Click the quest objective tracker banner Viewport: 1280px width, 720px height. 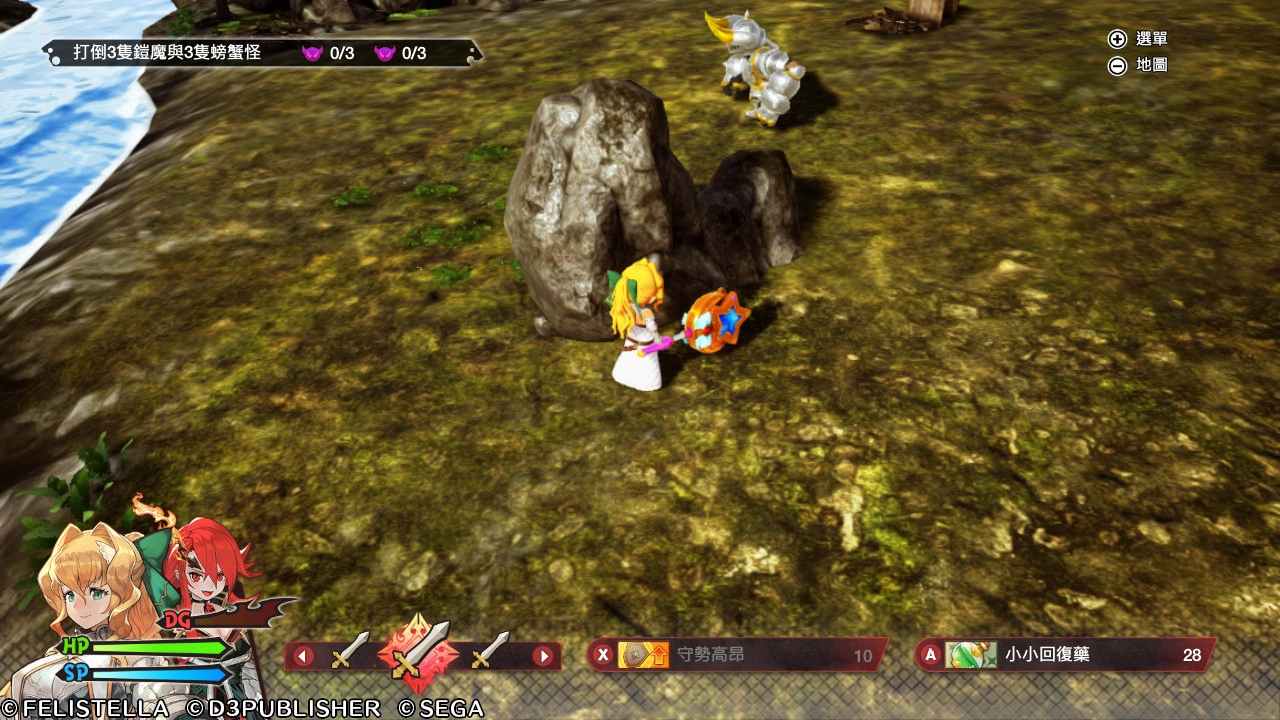262,53
